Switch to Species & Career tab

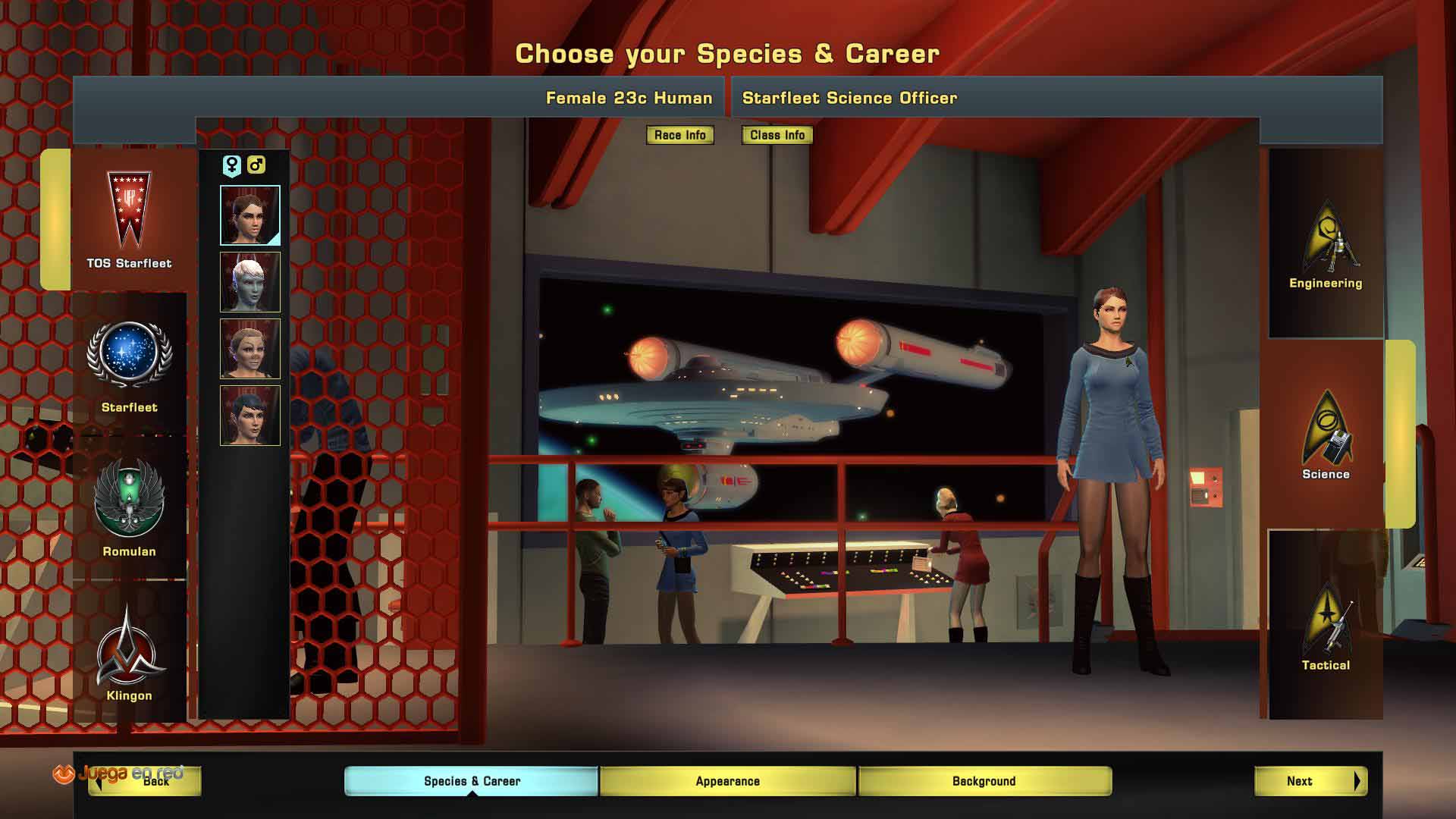point(472,781)
